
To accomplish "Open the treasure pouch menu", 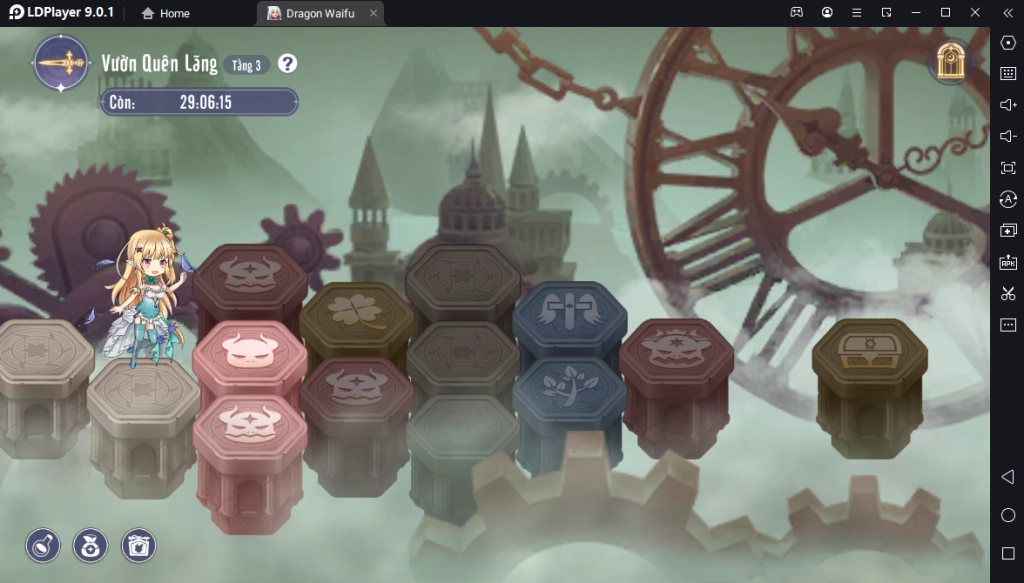I will click(x=91, y=545).
